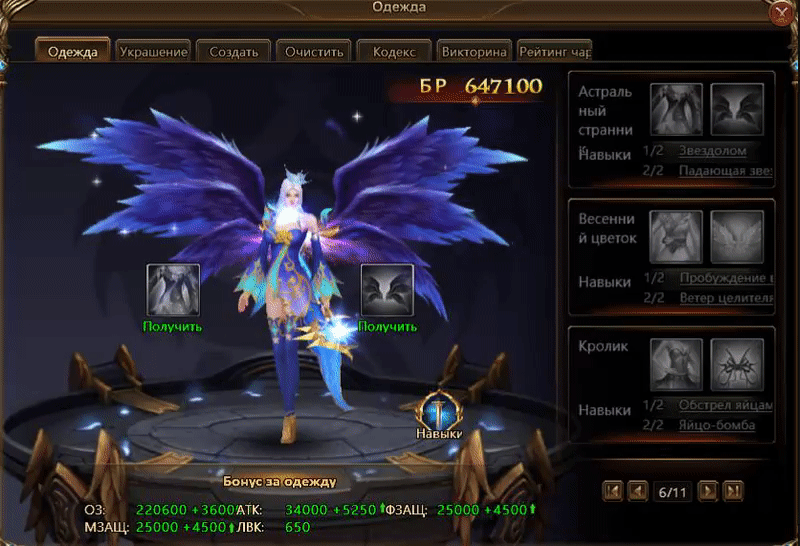Choose the Весенний цветок costume thumbnail
The width and height of the screenshot is (800, 546).
(x=676, y=236)
